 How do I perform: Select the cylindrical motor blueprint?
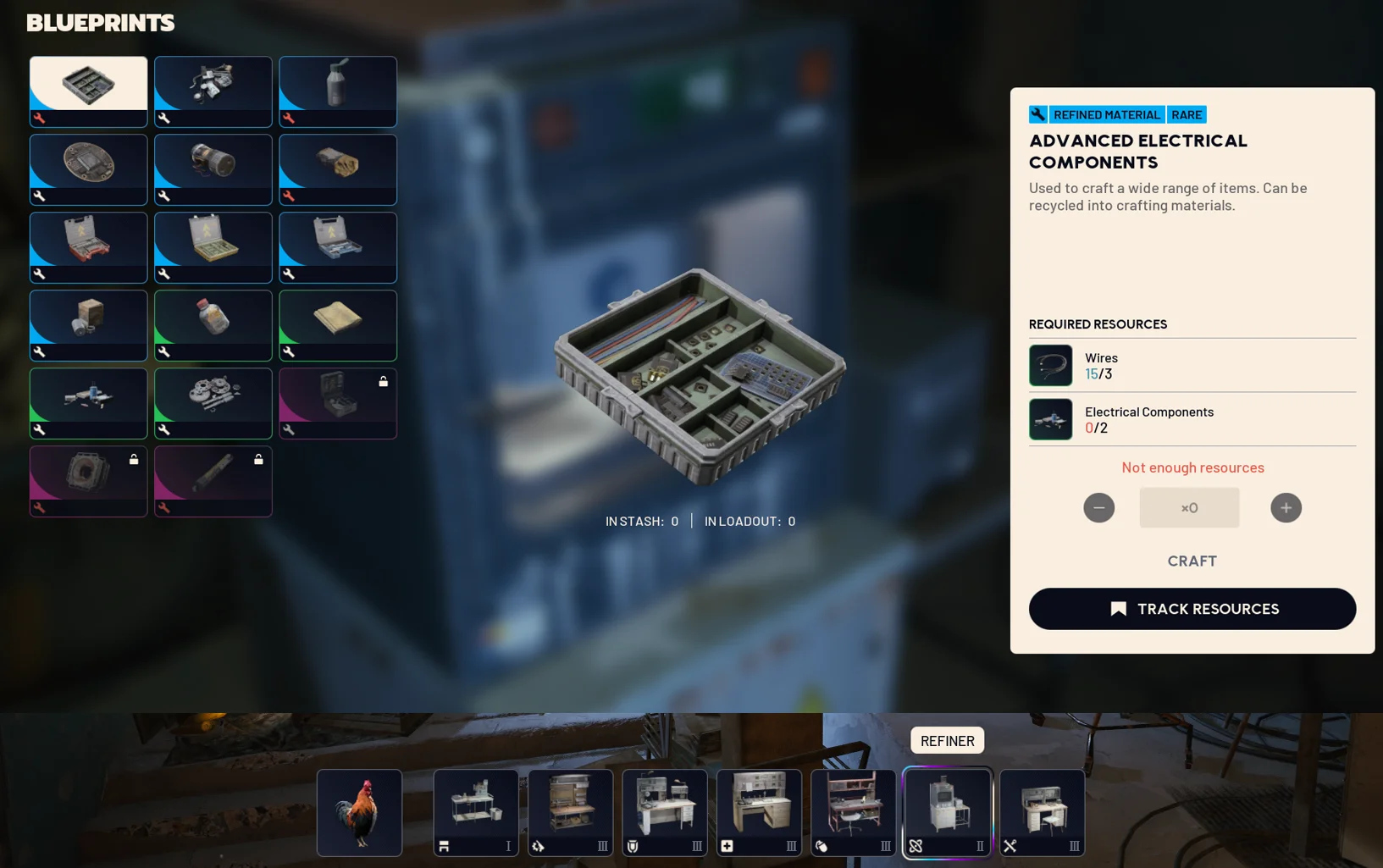213,169
